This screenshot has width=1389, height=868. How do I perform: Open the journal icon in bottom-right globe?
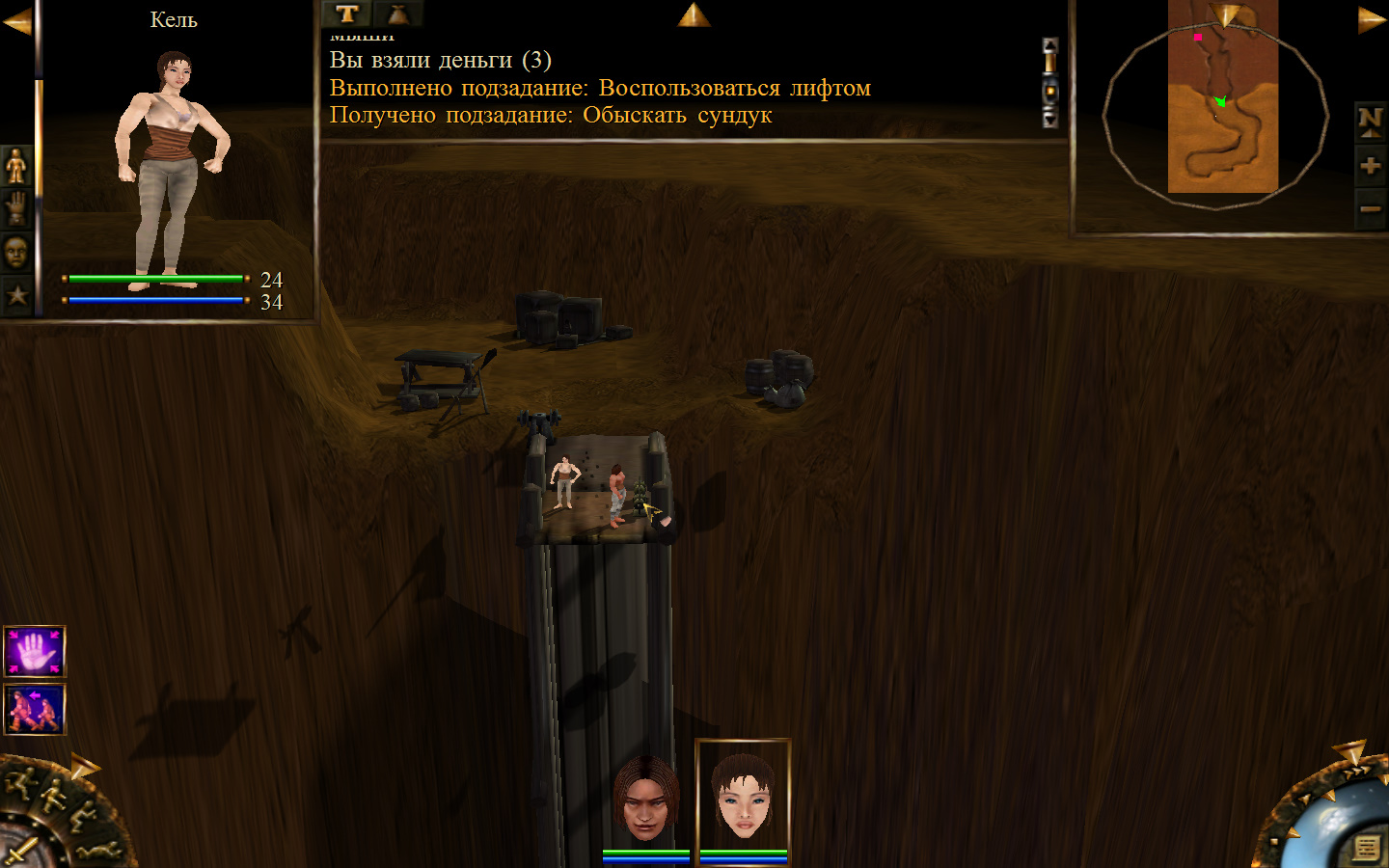[1366, 848]
